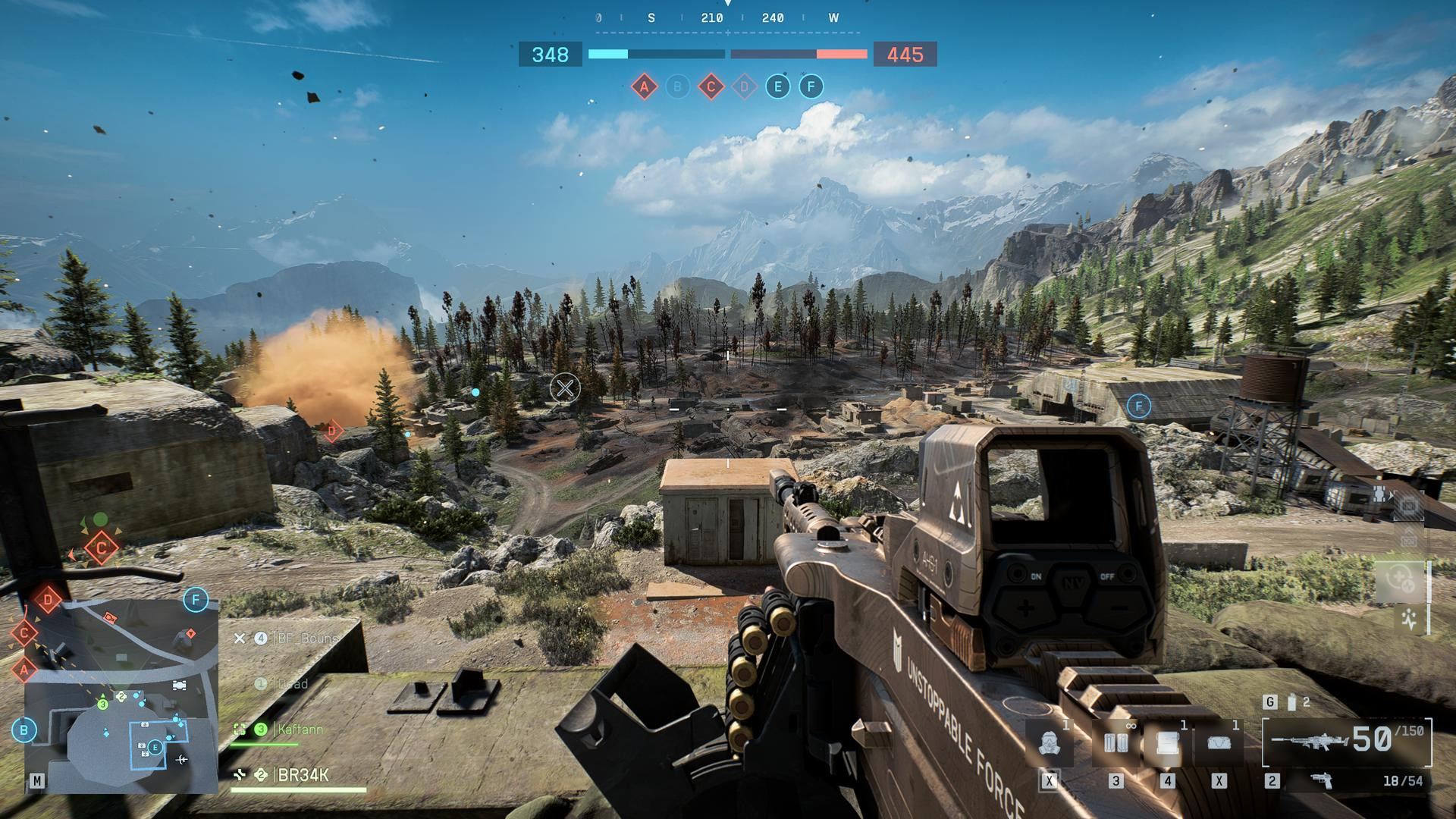Click the enemy-held objective C under the score

pyautogui.click(x=711, y=86)
